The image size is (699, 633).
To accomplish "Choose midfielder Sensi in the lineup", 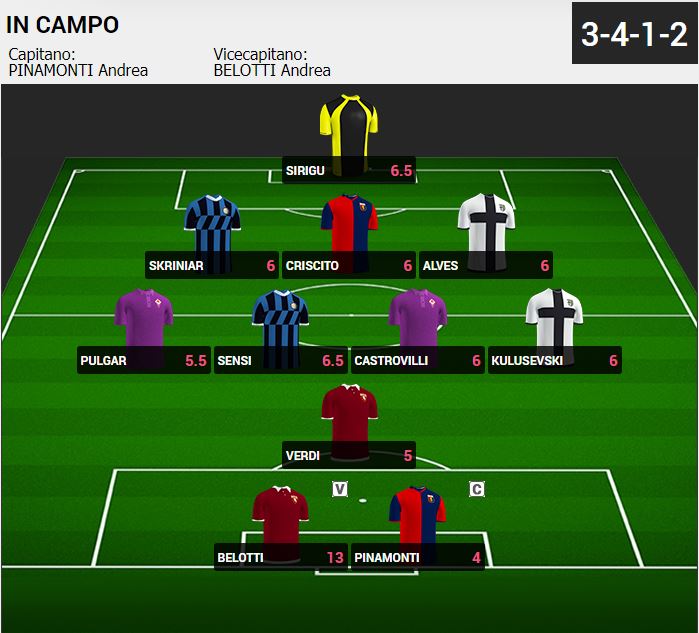I will click(281, 322).
